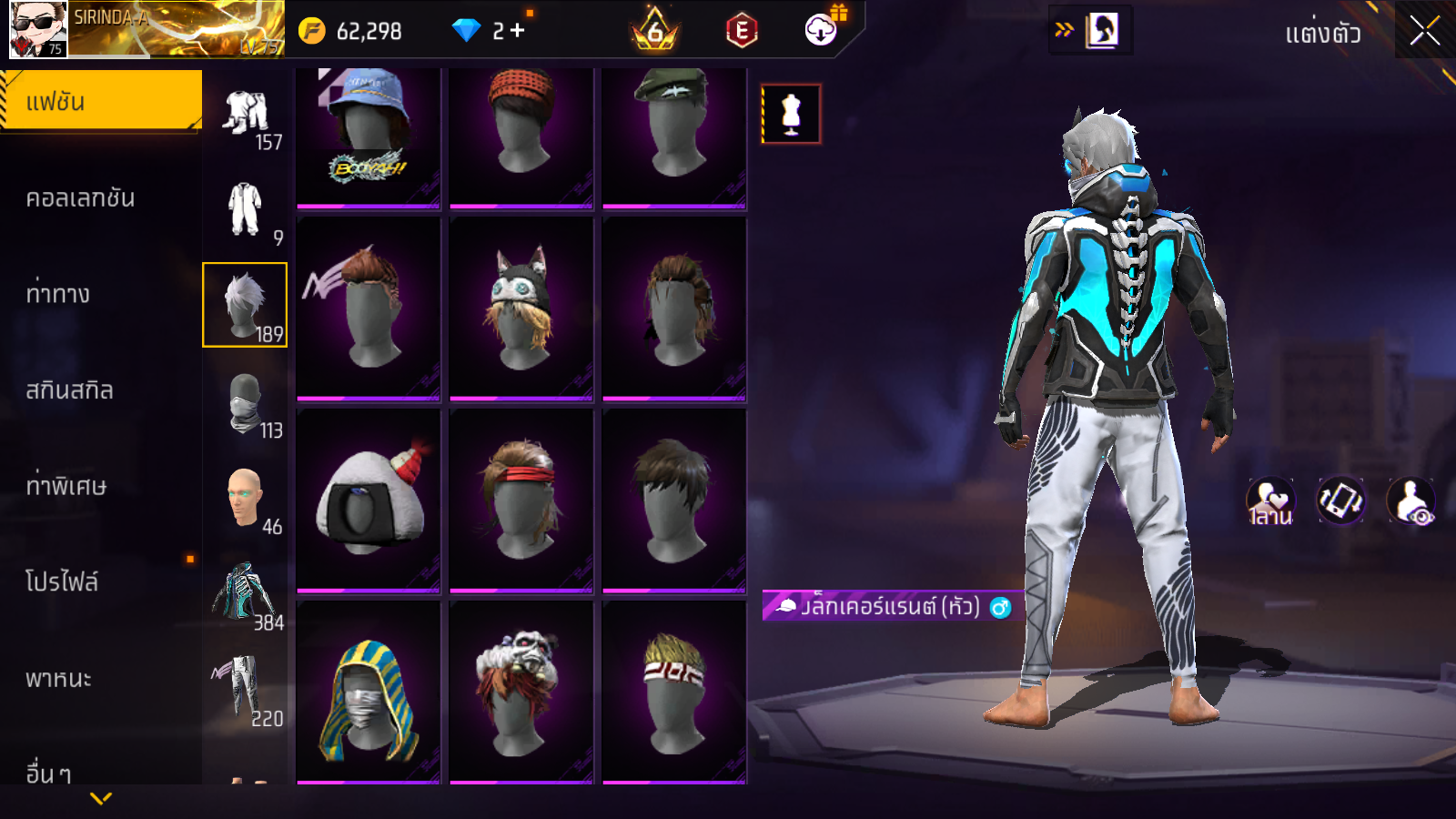Pick the blue bucket hat Booyah item
This screenshot has height=819, width=1456.
369,136
